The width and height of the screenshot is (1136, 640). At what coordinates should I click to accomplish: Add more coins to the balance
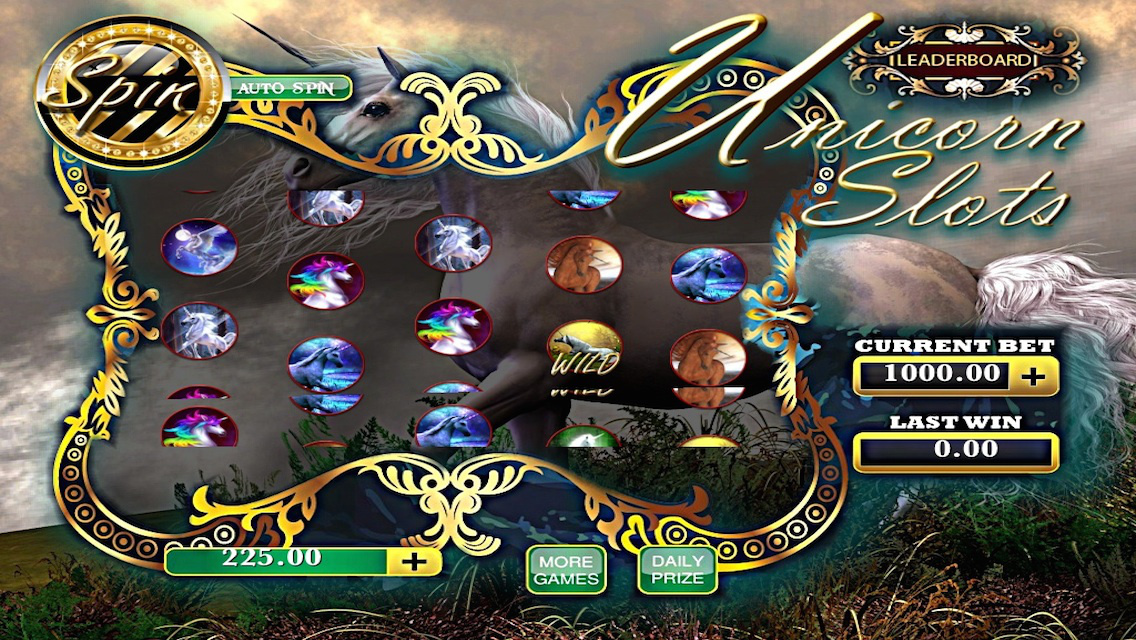413,561
